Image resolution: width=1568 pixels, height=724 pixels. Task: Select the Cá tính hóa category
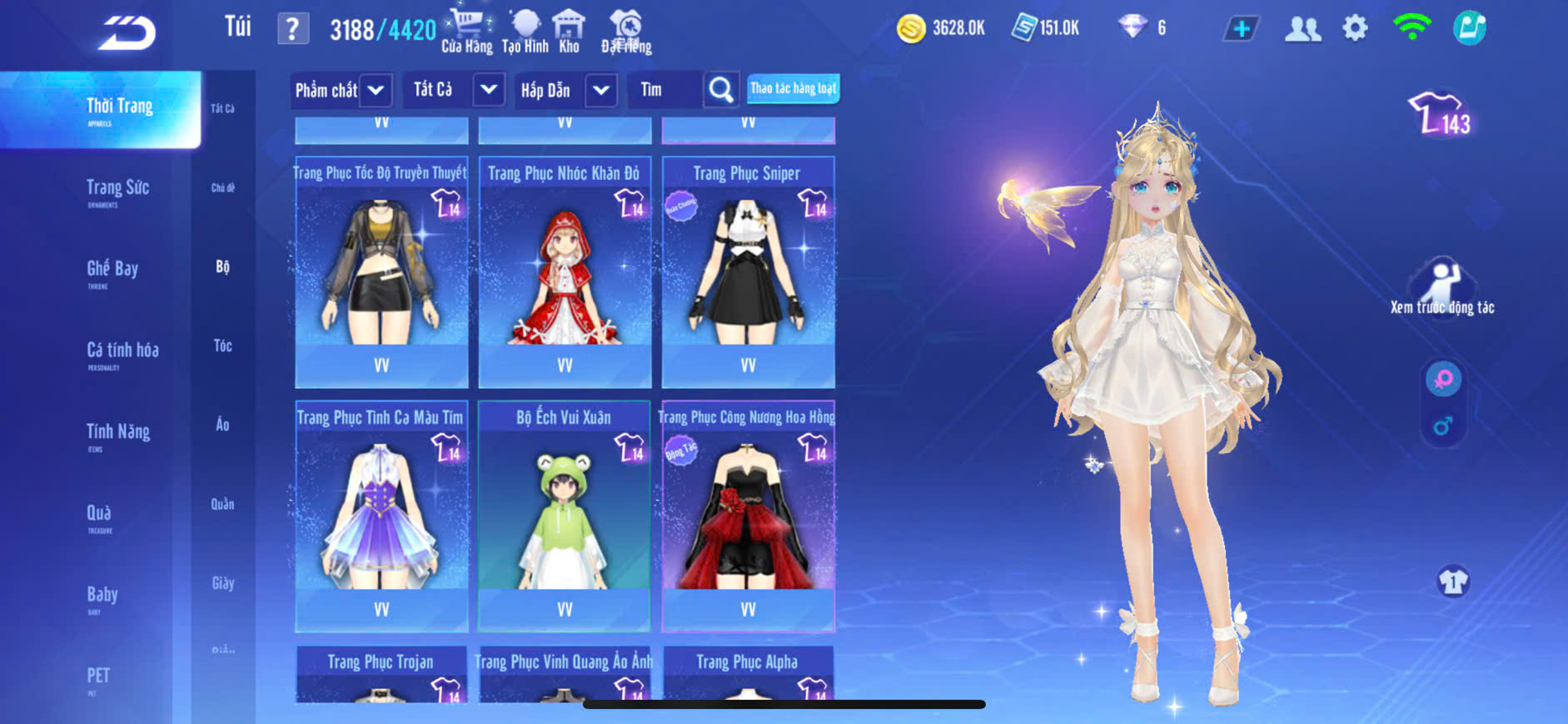tap(122, 353)
